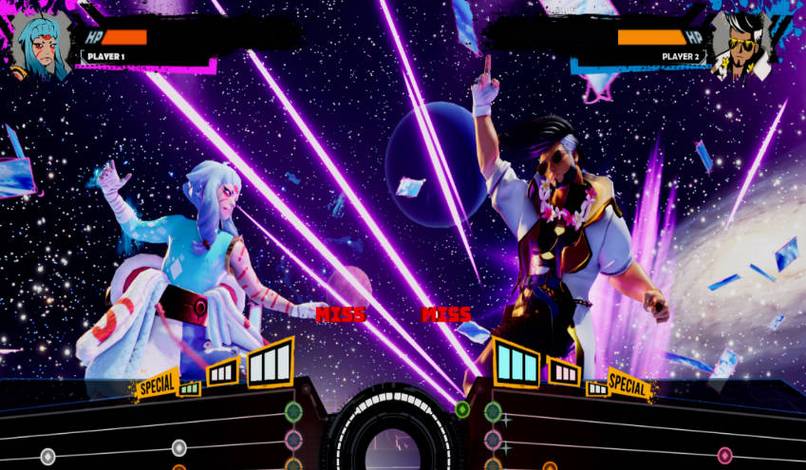Activate Player 1's SPECIAL badge

click(155, 383)
